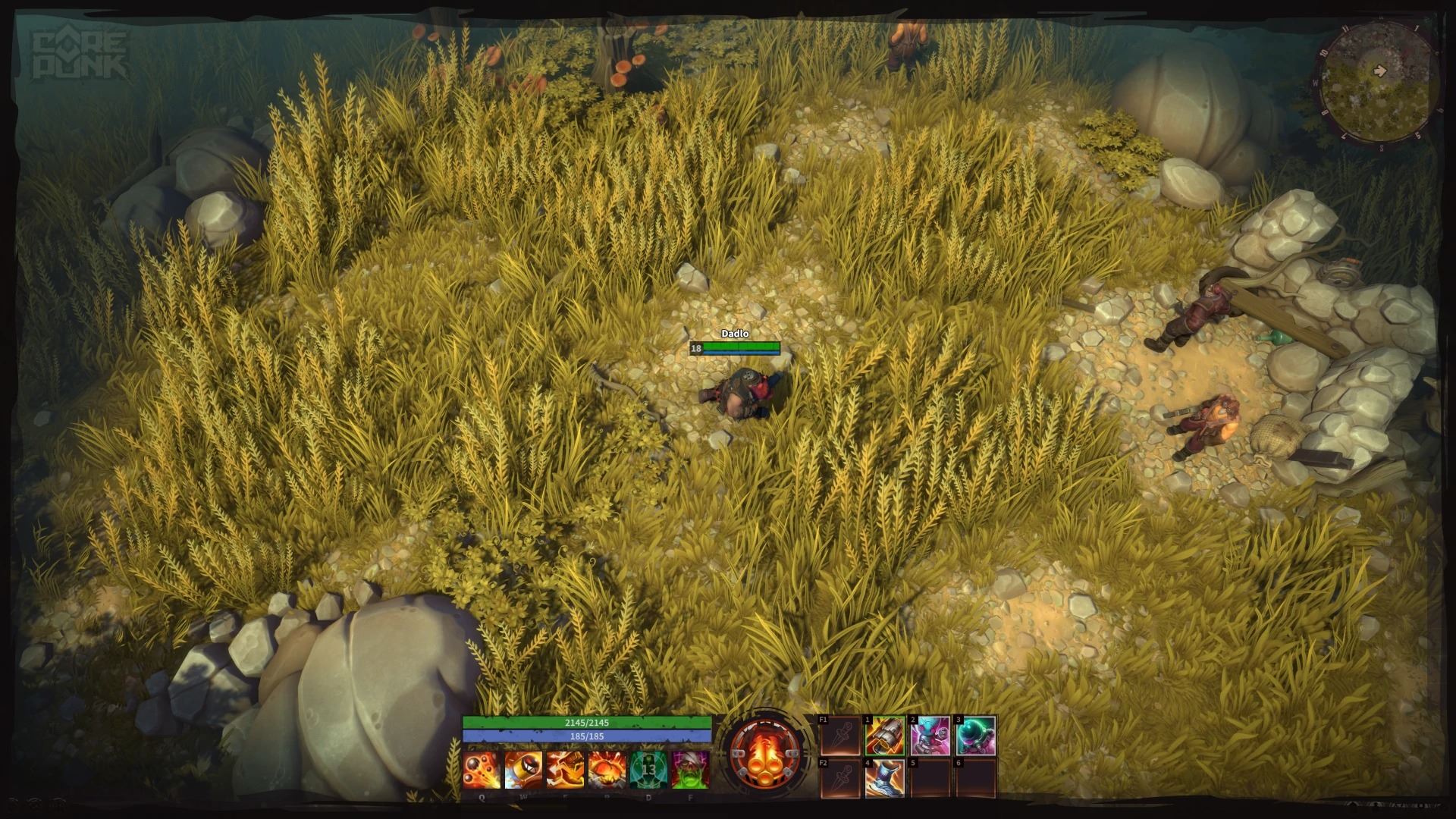
Task: Use the pink robot item in slot 2
Action: pyautogui.click(x=930, y=736)
